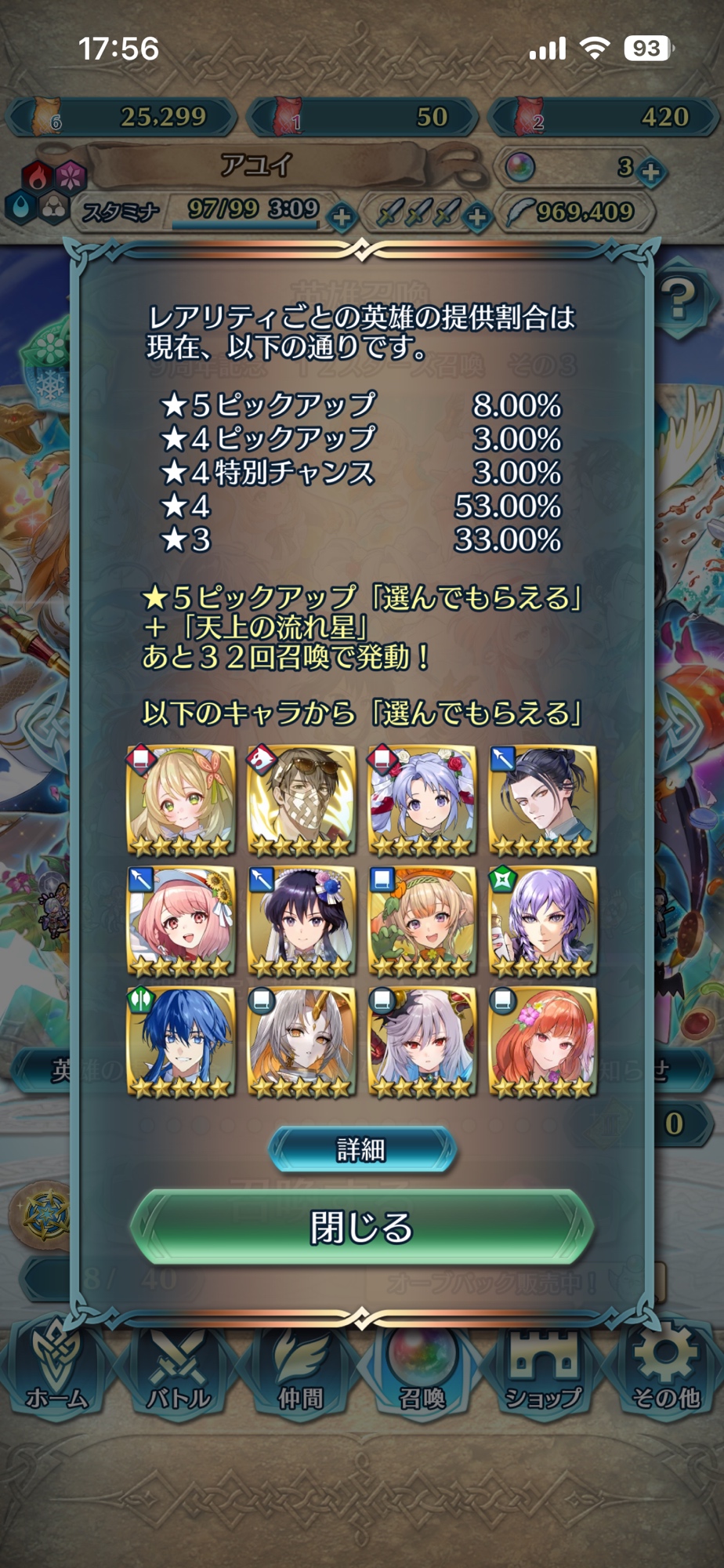Refill stamina using the plus button
This screenshot has width=724, height=1568.
[x=341, y=216]
